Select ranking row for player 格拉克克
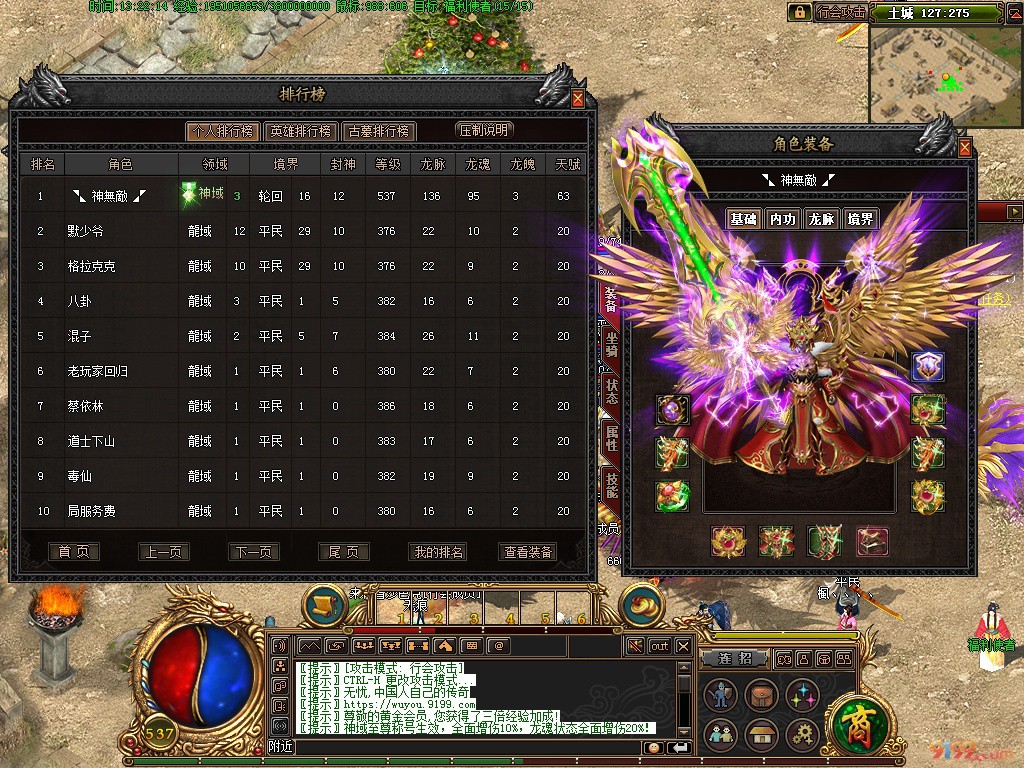 point(300,266)
